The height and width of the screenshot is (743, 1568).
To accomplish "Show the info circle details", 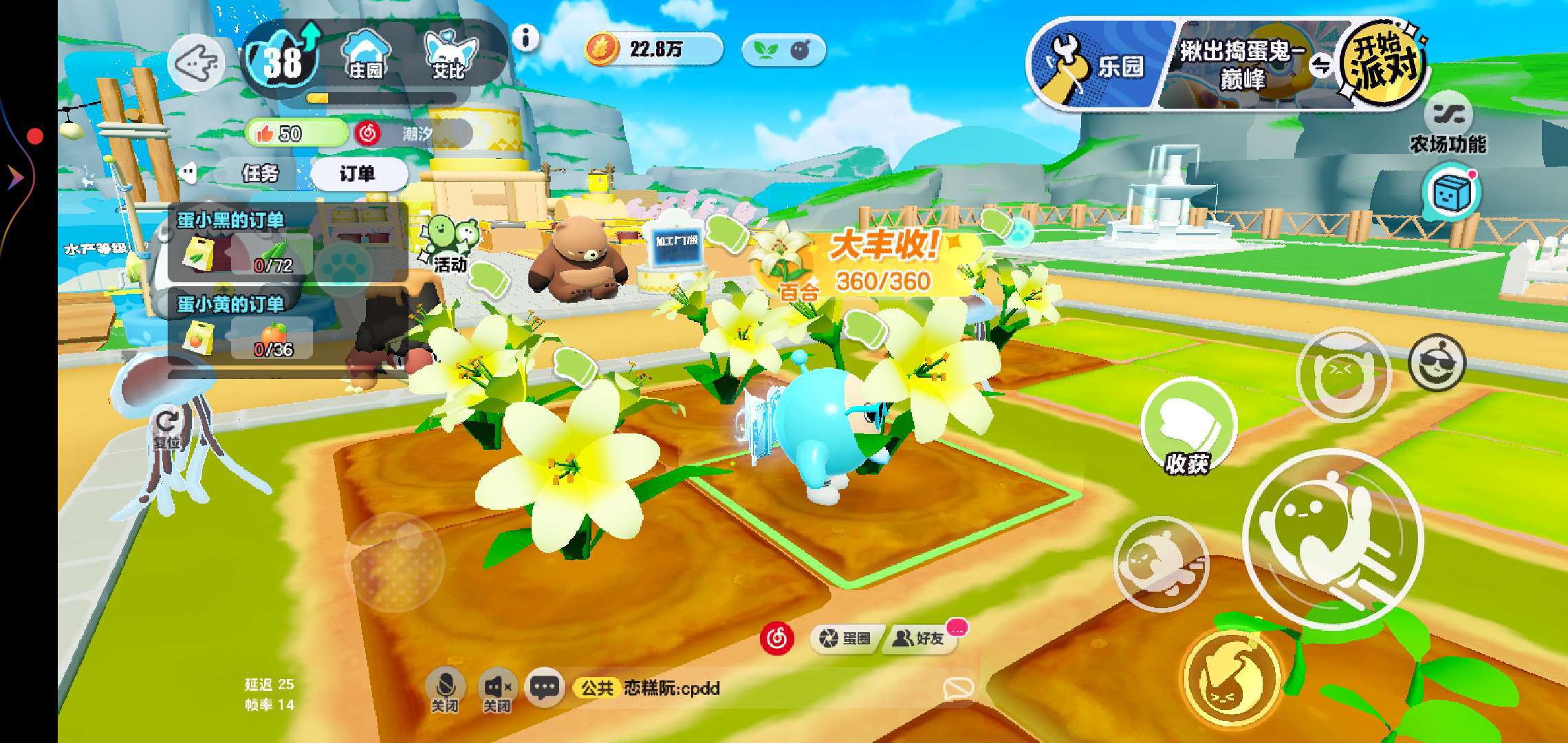I will click(x=526, y=39).
